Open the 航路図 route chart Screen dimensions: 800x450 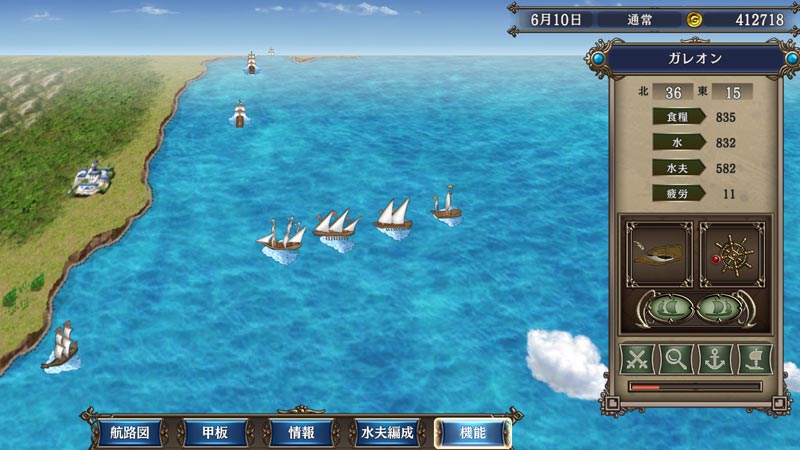[x=129, y=433]
